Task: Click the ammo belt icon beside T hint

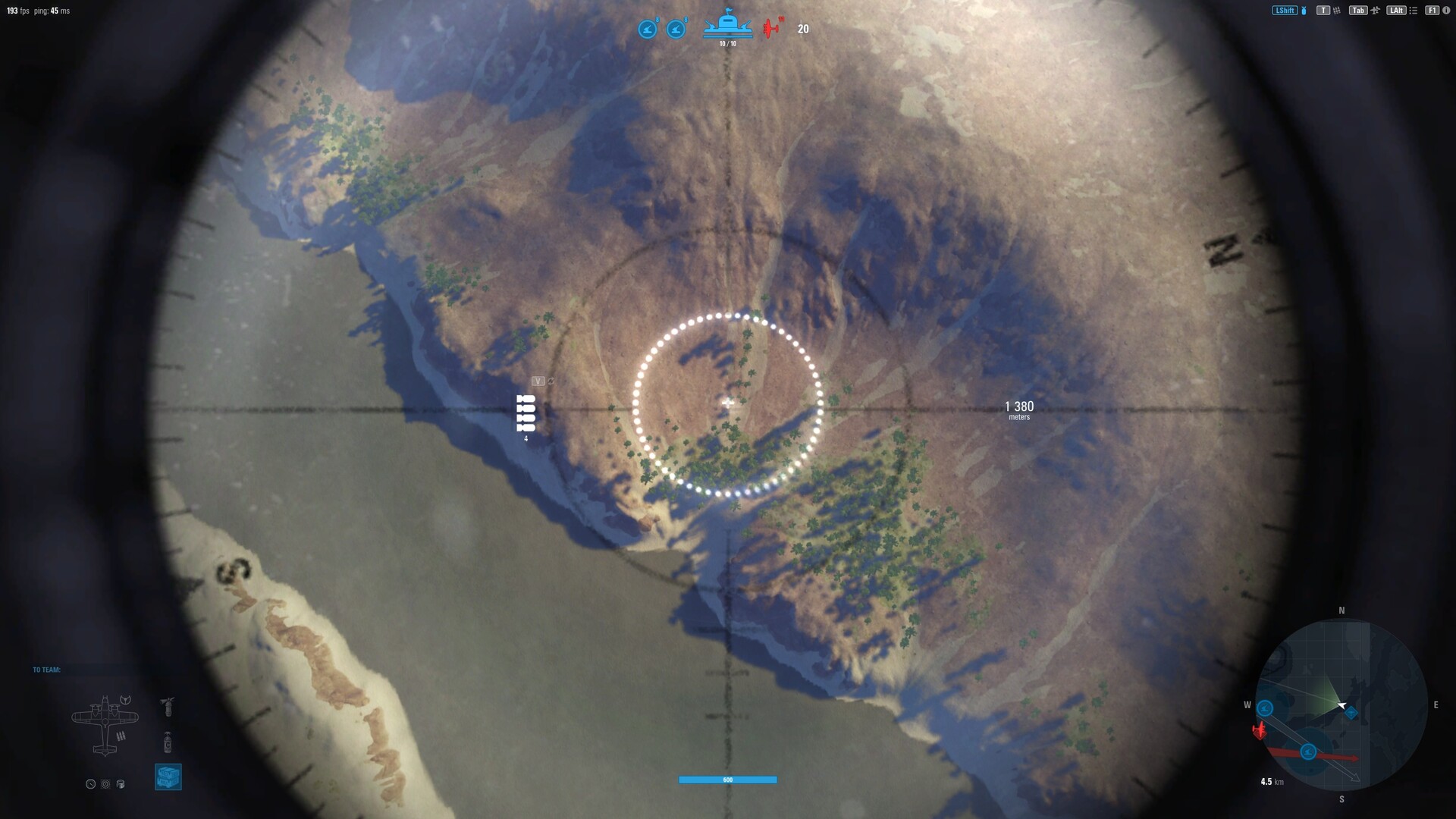Action: (1338, 11)
